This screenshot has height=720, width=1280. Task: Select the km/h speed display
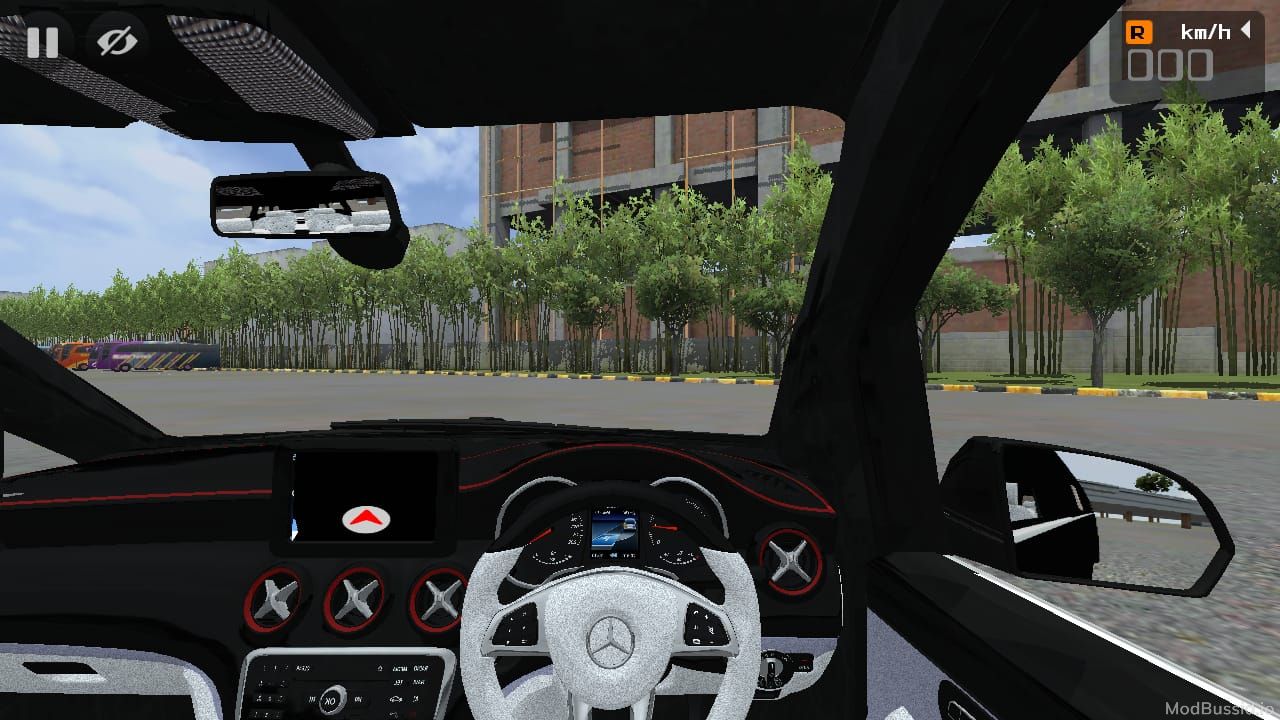[x=1205, y=31]
